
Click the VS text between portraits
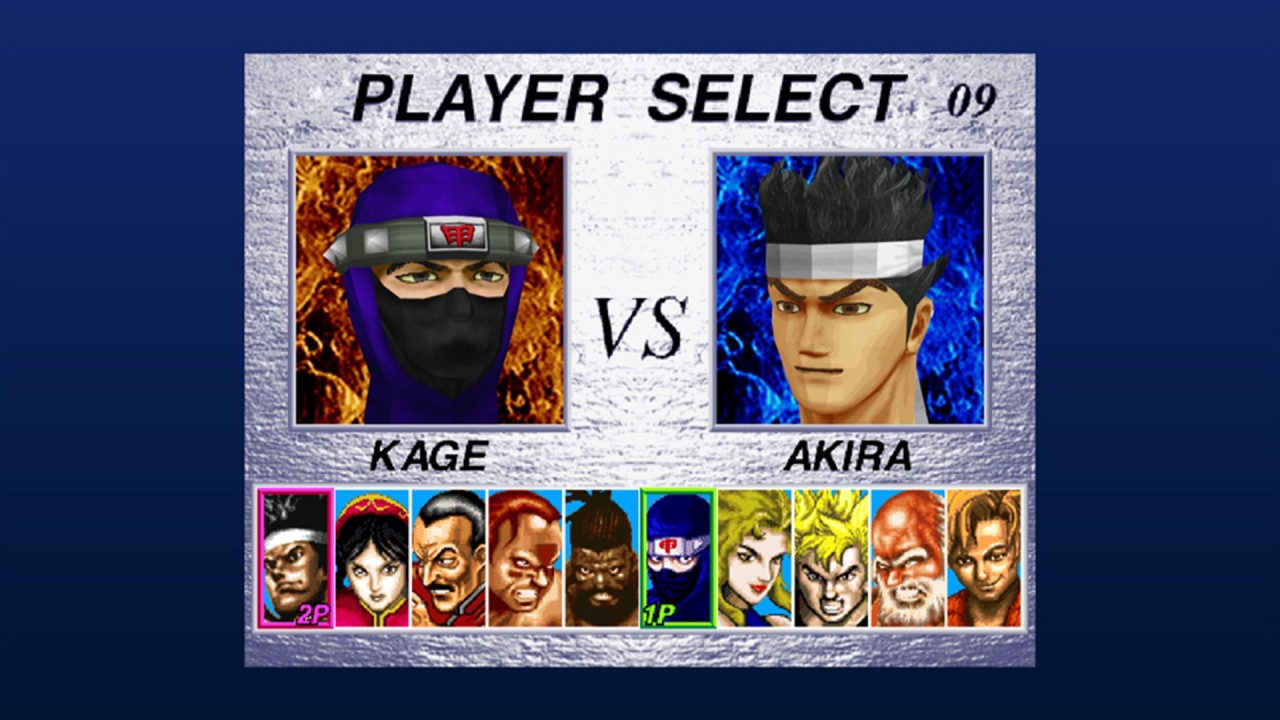point(640,325)
